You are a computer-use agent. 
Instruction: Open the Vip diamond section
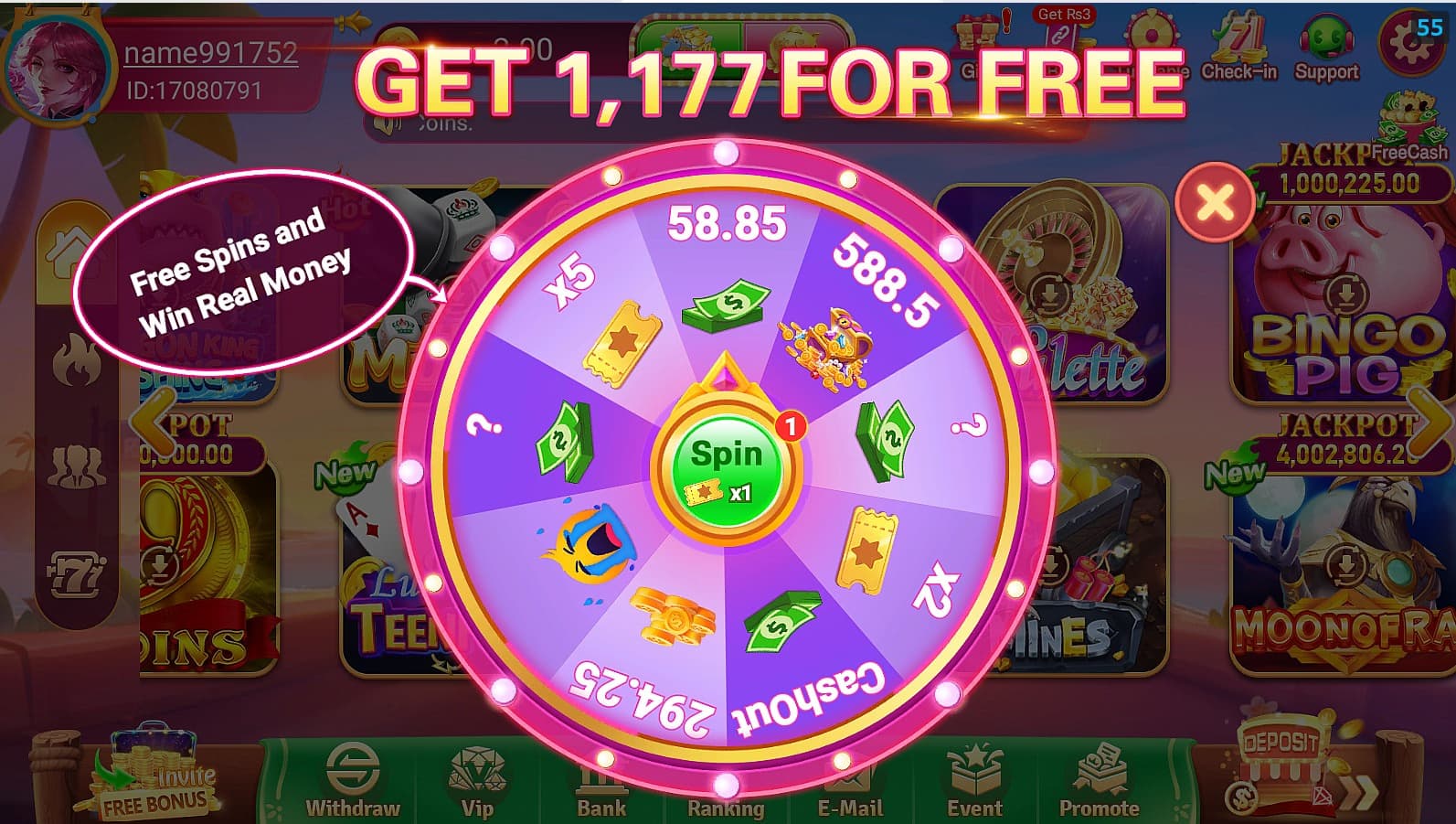pos(477,782)
